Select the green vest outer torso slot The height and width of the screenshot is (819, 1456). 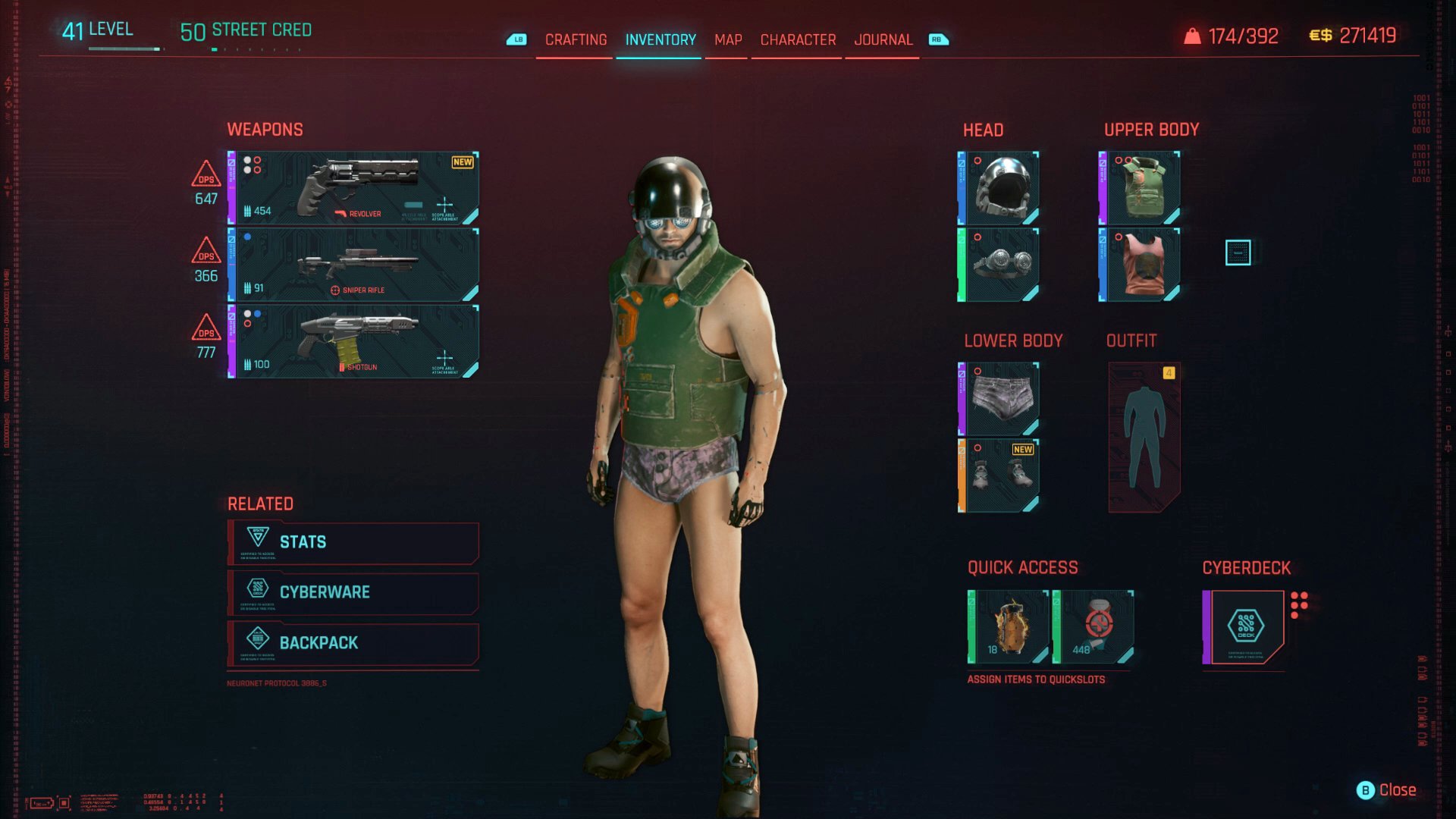point(1140,188)
